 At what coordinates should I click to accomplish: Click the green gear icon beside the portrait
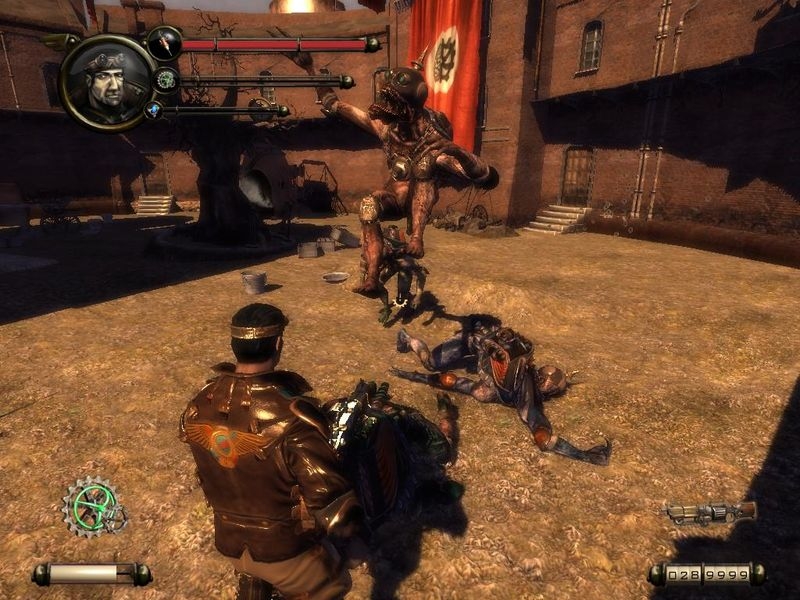pos(167,80)
